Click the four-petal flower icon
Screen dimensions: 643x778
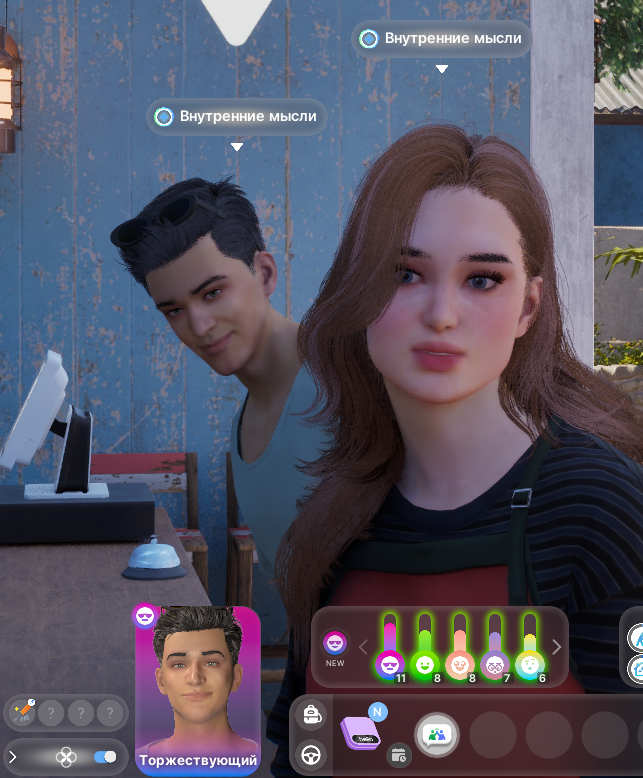(x=66, y=757)
